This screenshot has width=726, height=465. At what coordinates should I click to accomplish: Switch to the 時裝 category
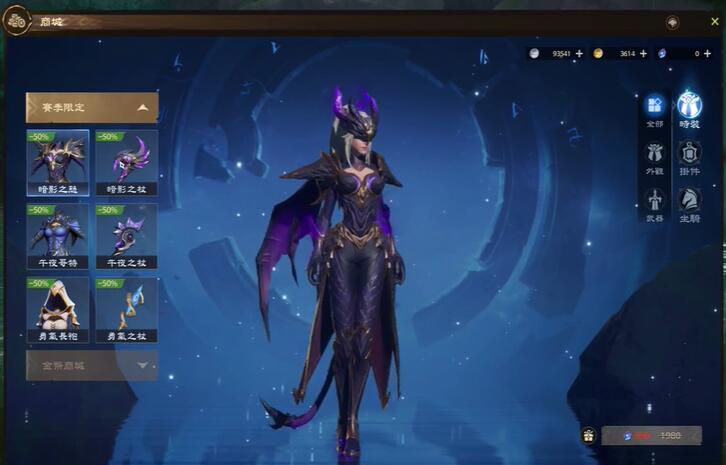pos(690,109)
